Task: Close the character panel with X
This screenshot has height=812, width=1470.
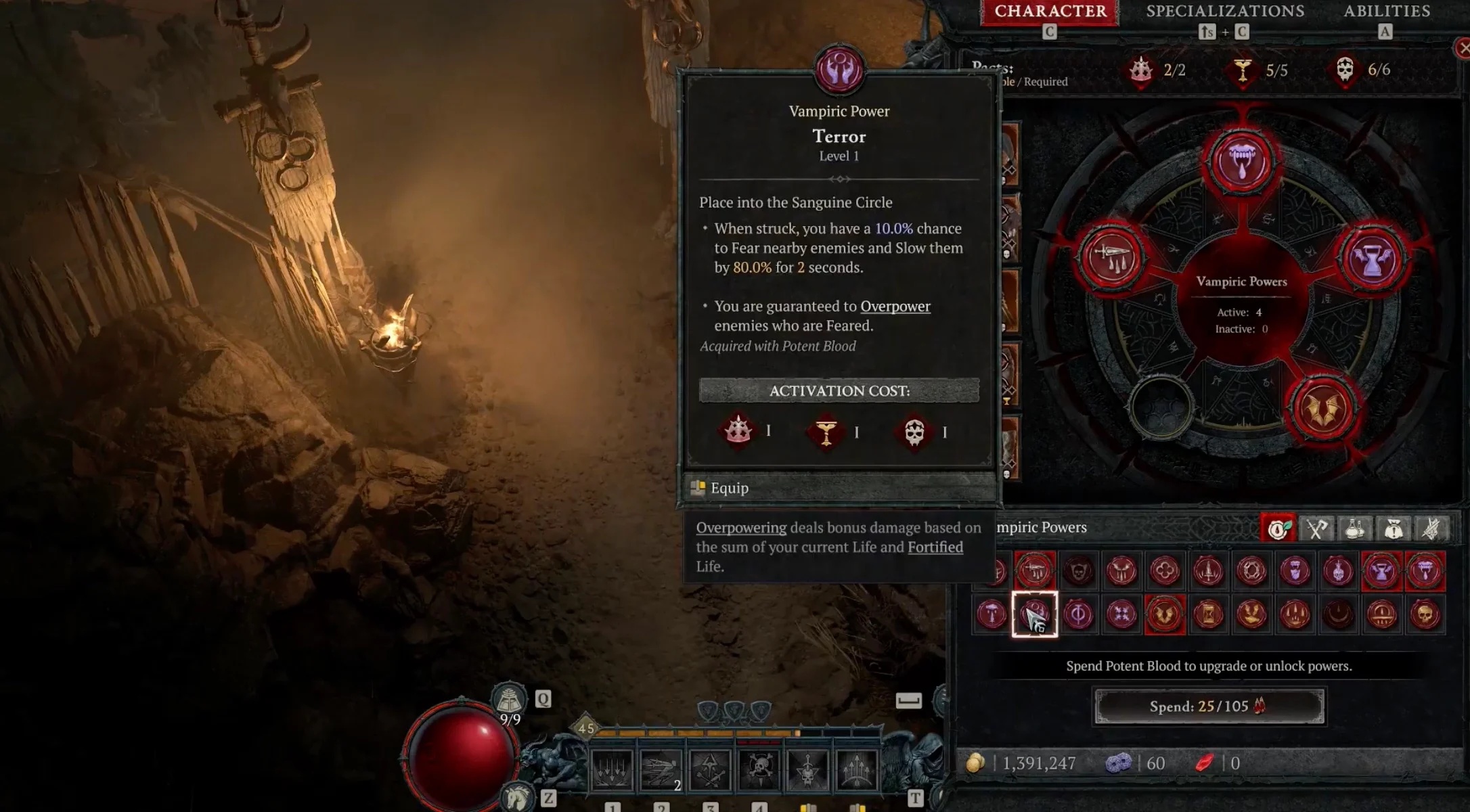Action: [x=1463, y=48]
